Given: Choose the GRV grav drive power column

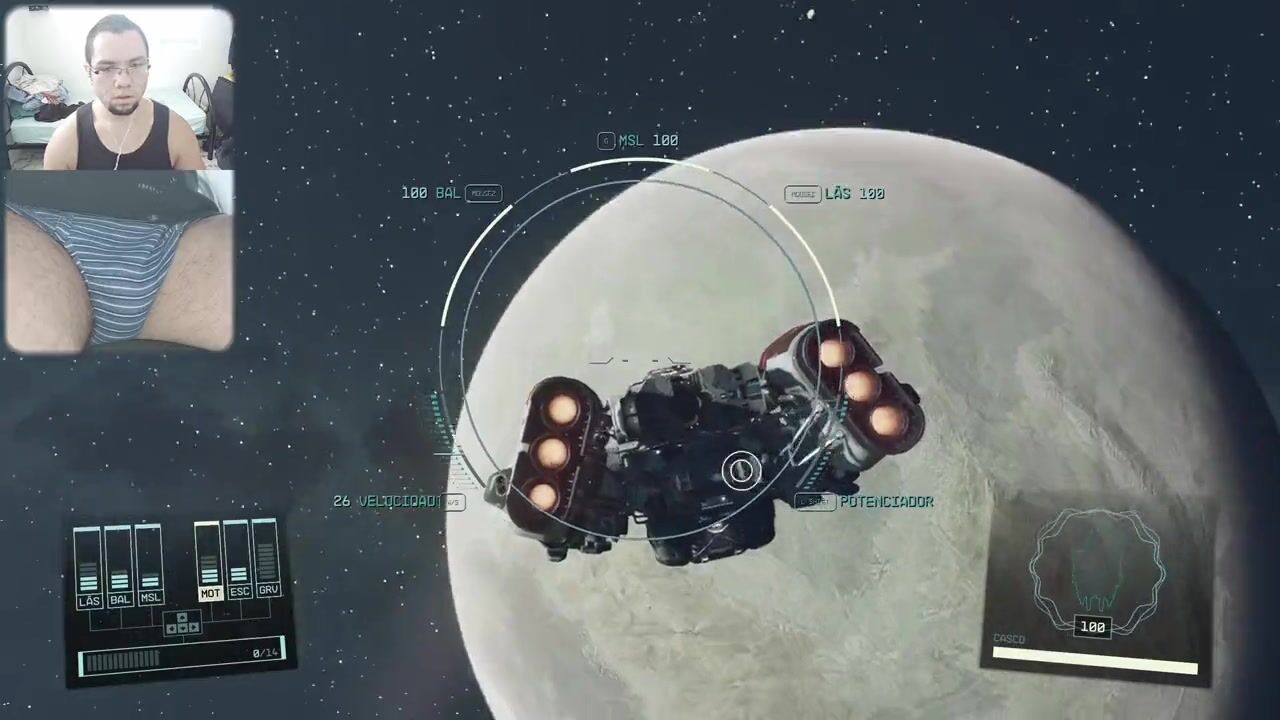Looking at the screenshot, I should [x=267, y=560].
